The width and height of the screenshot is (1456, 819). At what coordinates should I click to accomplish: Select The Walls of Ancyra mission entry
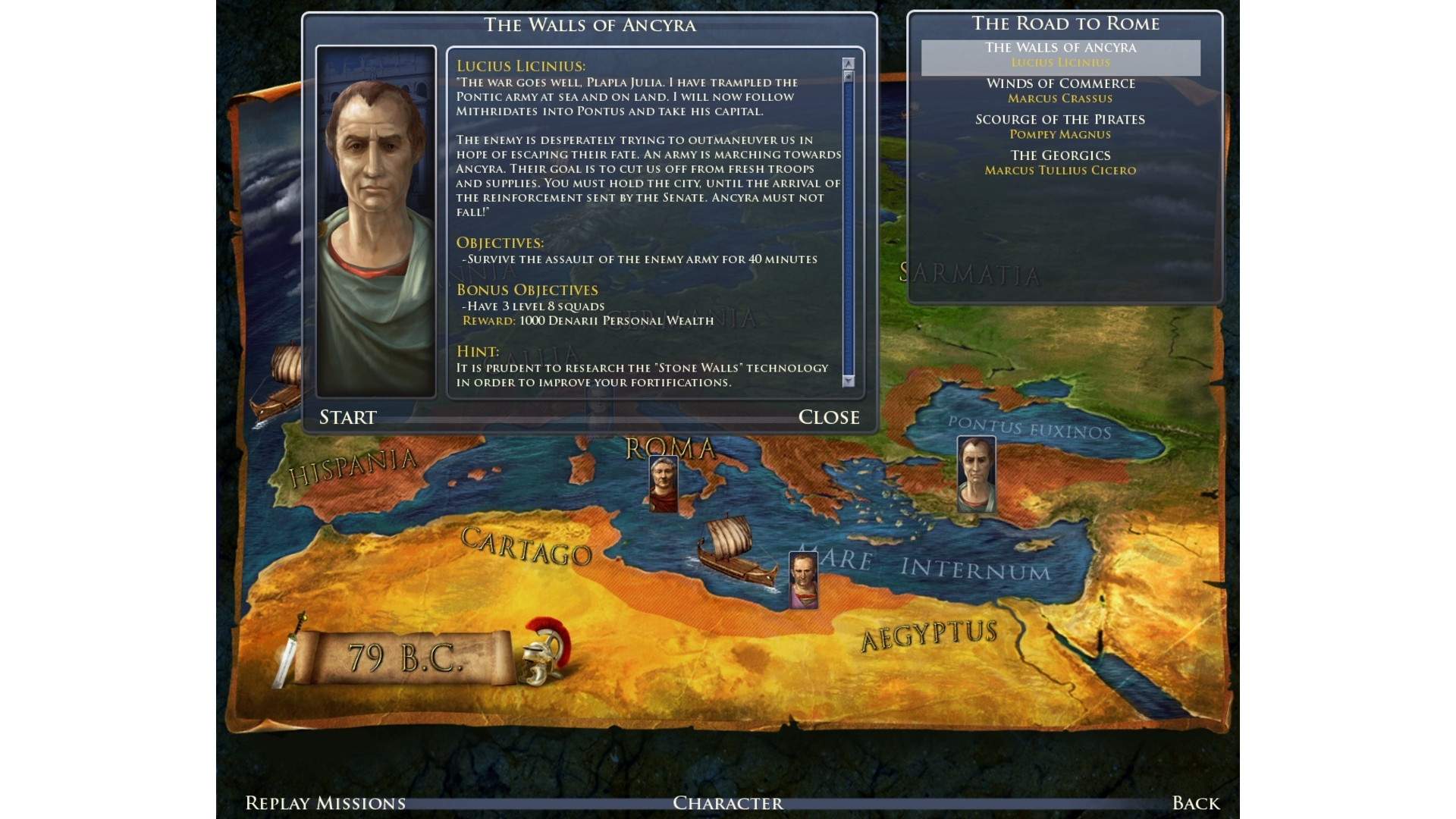point(1060,55)
